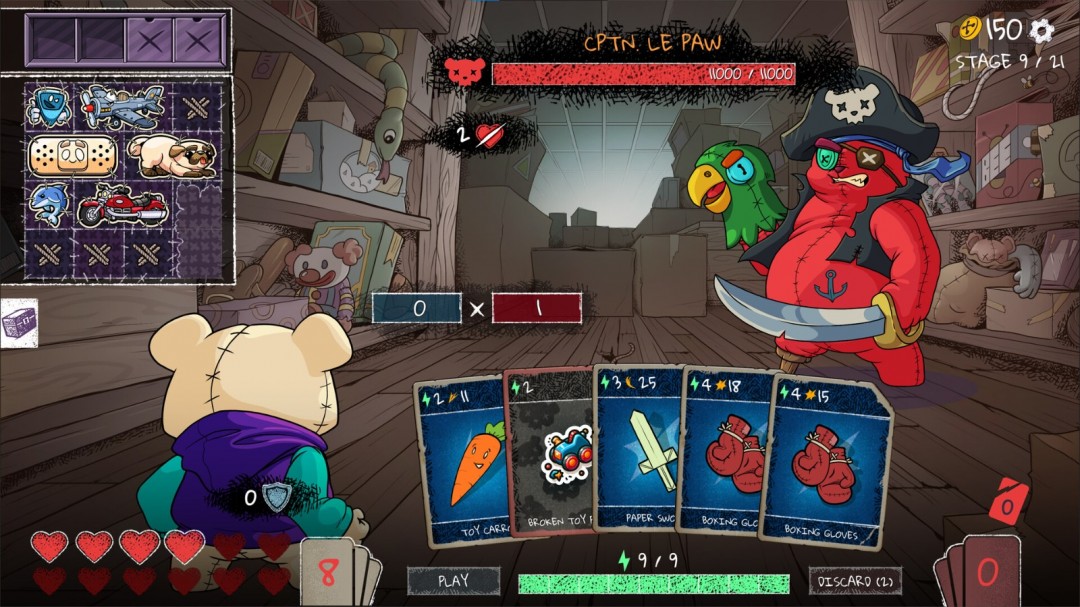The height and width of the screenshot is (607, 1080).
Task: Click the blue shield-shaped toy item
Action: click(x=48, y=106)
